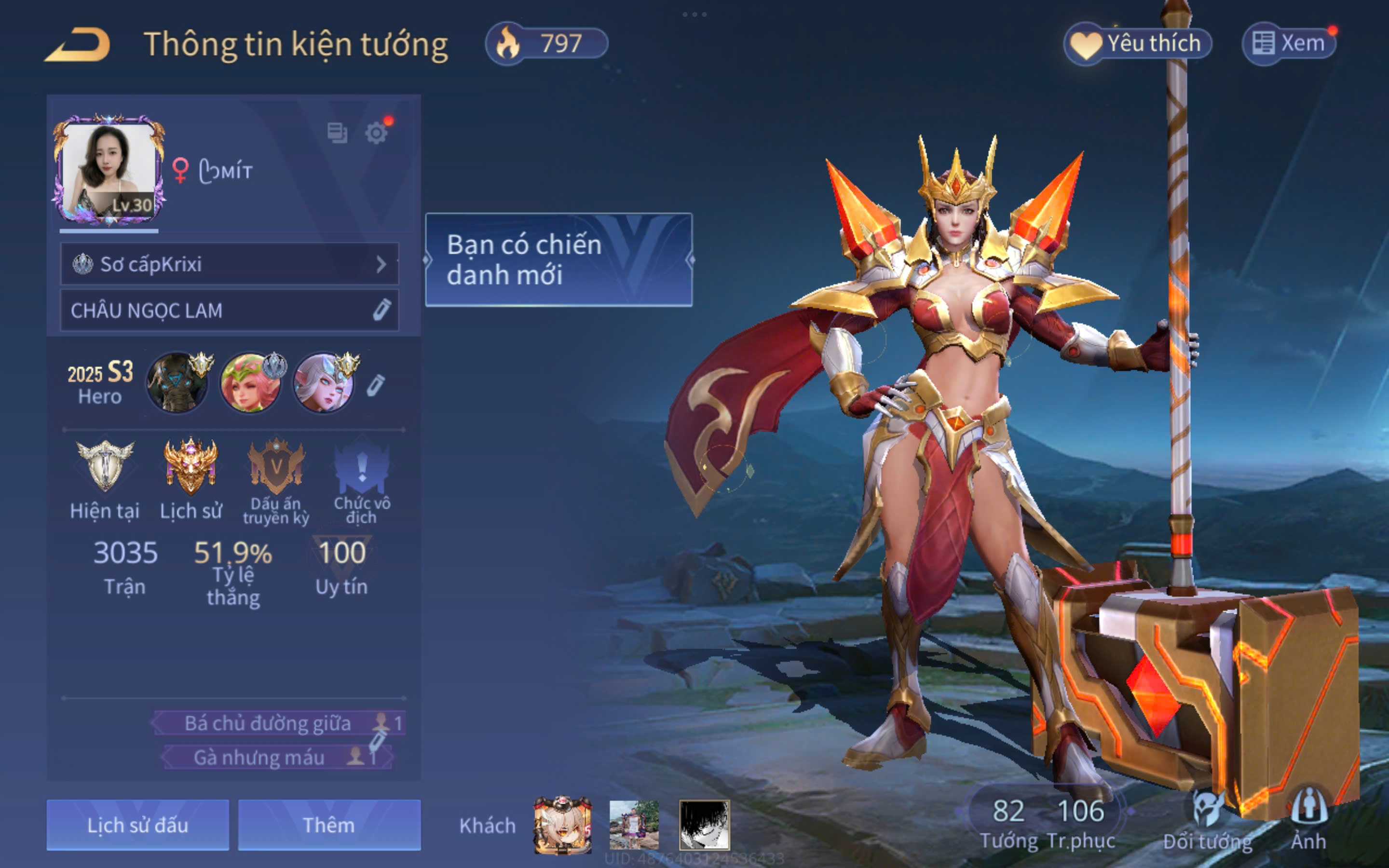Image resolution: width=1389 pixels, height=868 pixels.
Task: View the black-and-white manga visitor avatar
Action: [704, 825]
